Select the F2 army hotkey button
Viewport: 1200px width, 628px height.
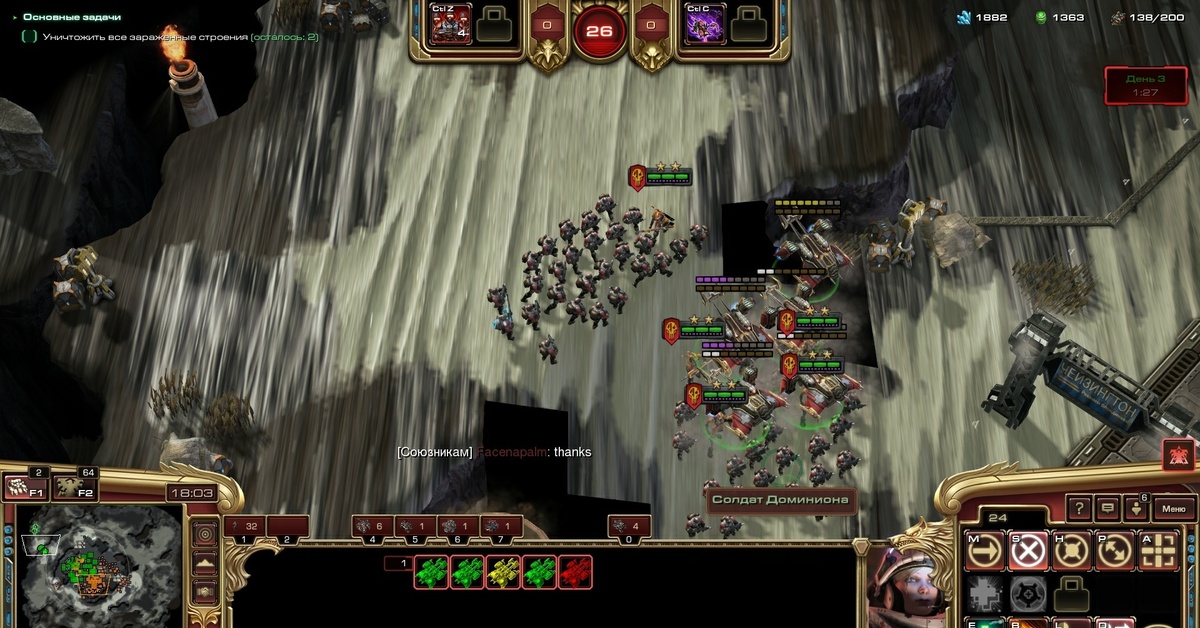[x=74, y=487]
